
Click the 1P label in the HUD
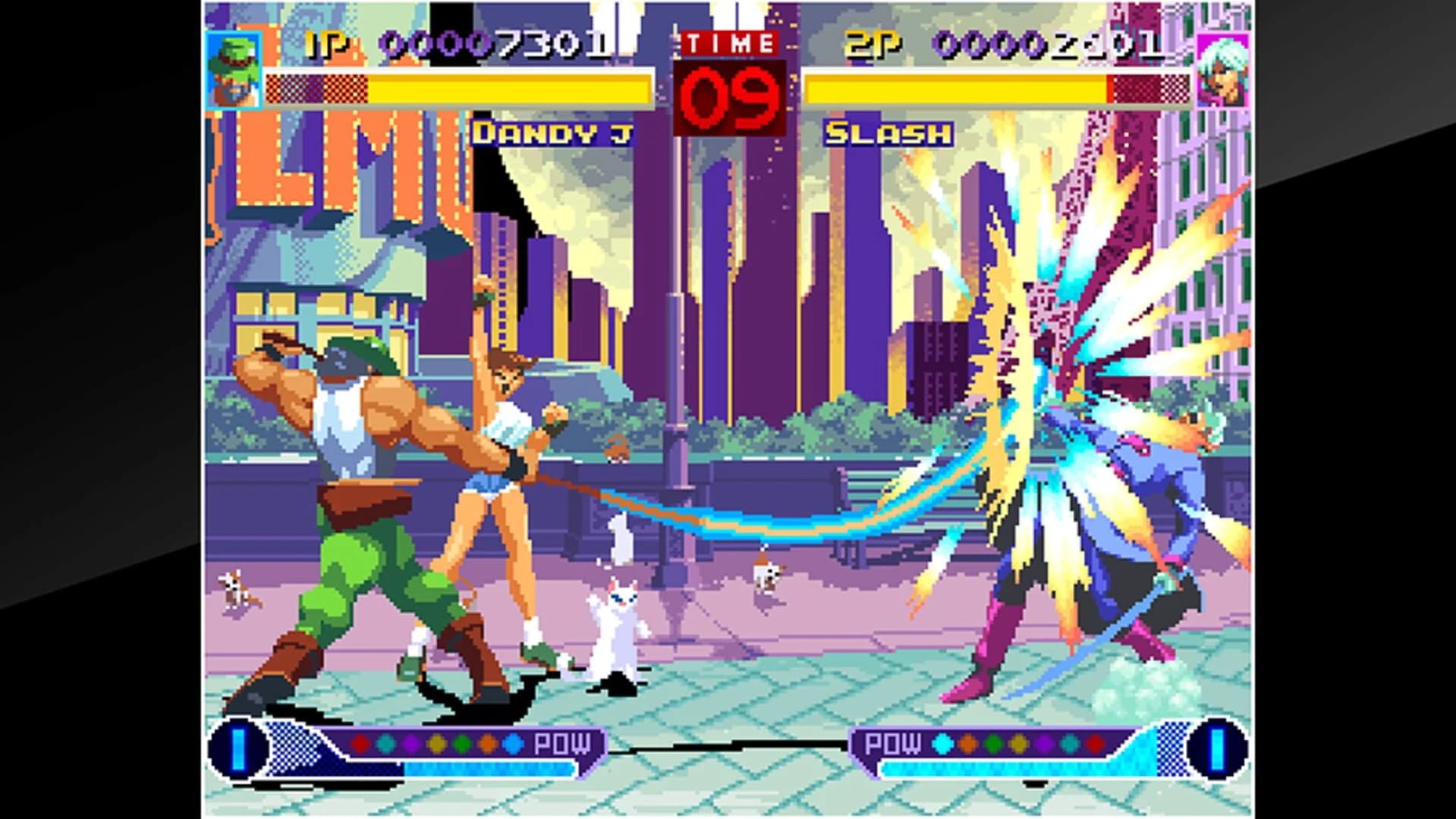tap(322, 43)
